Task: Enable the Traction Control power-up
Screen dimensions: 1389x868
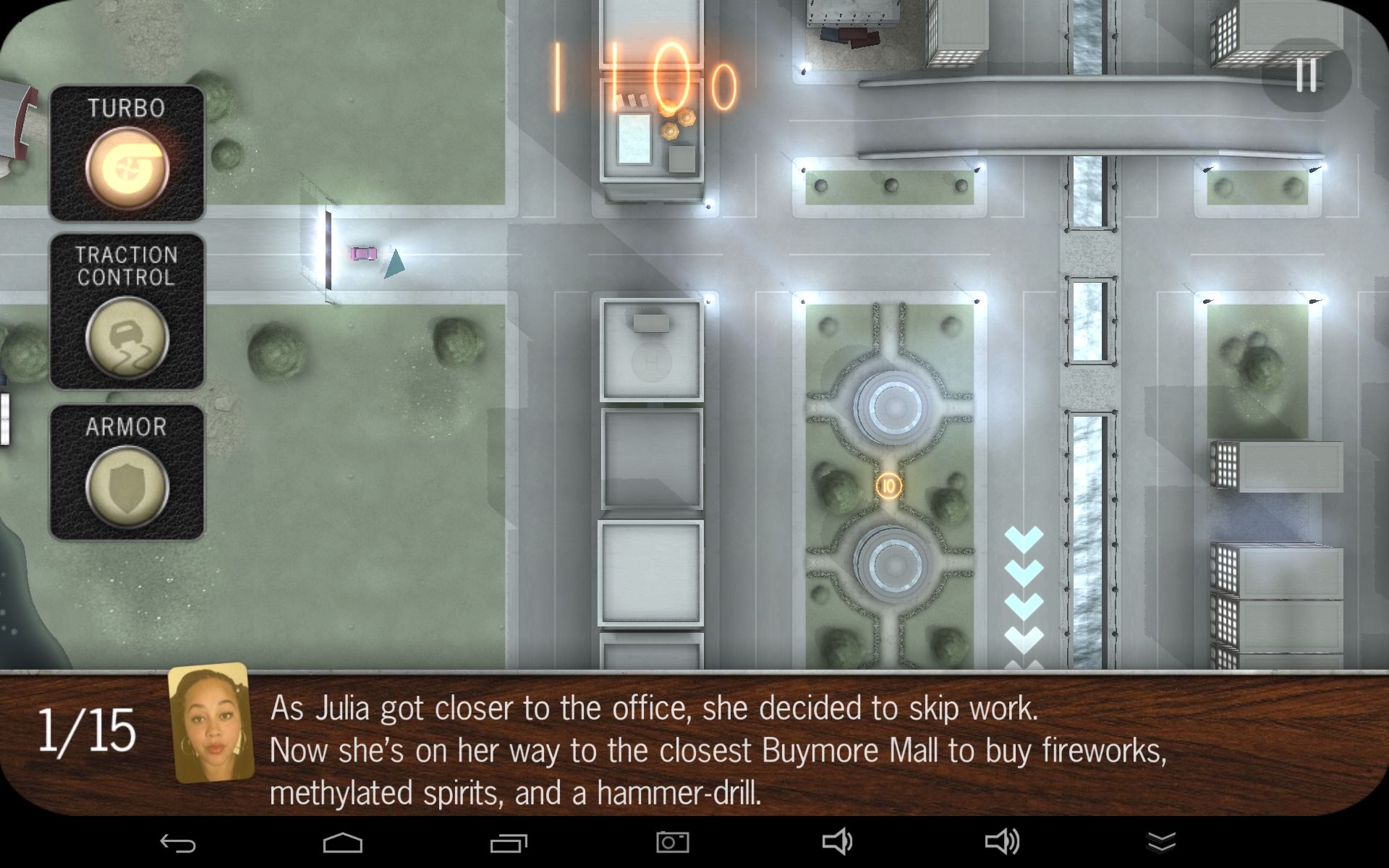Action: point(127,336)
